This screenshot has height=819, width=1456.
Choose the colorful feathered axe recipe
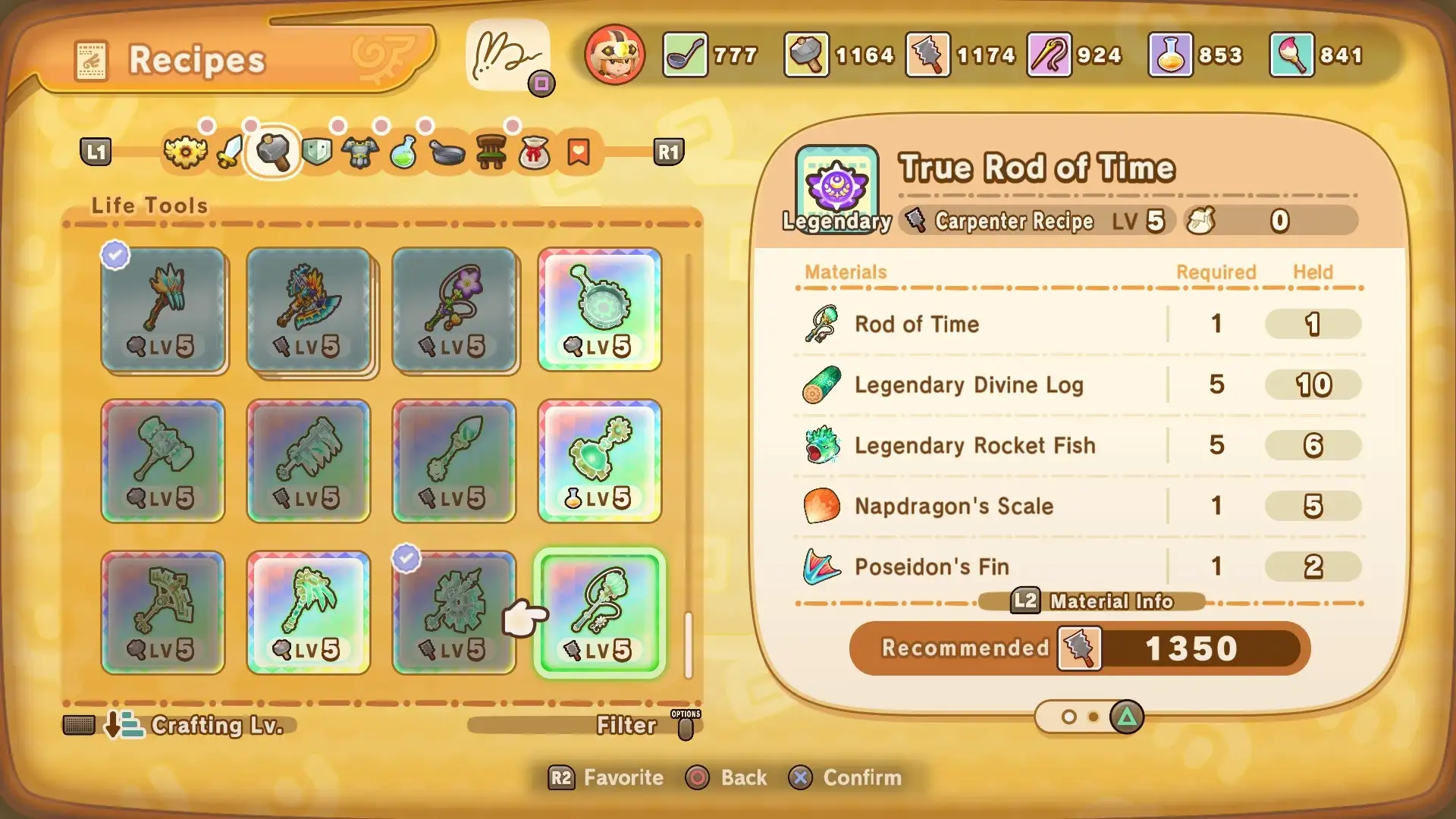pyautogui.click(x=309, y=309)
